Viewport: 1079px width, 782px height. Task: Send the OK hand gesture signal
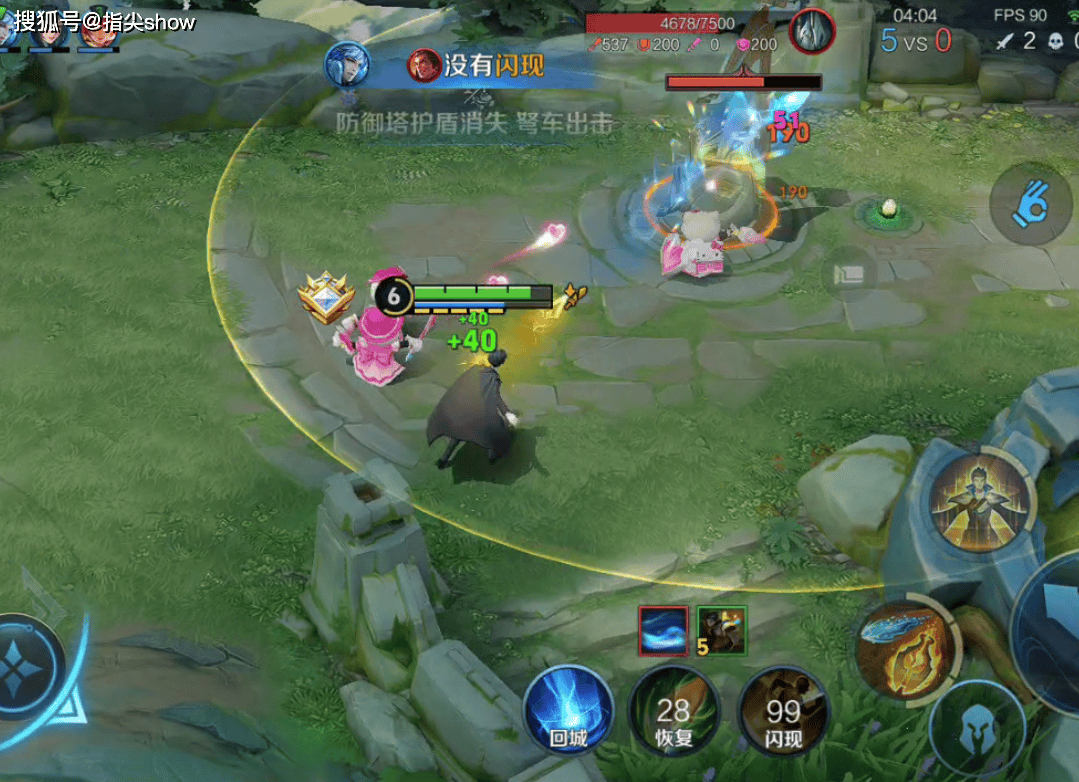[1030, 205]
